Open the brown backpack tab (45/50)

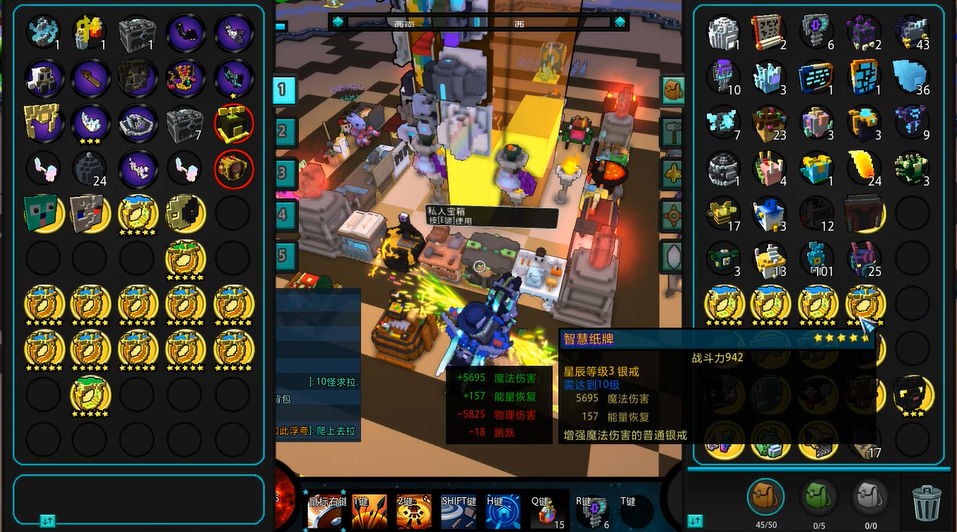tap(766, 496)
